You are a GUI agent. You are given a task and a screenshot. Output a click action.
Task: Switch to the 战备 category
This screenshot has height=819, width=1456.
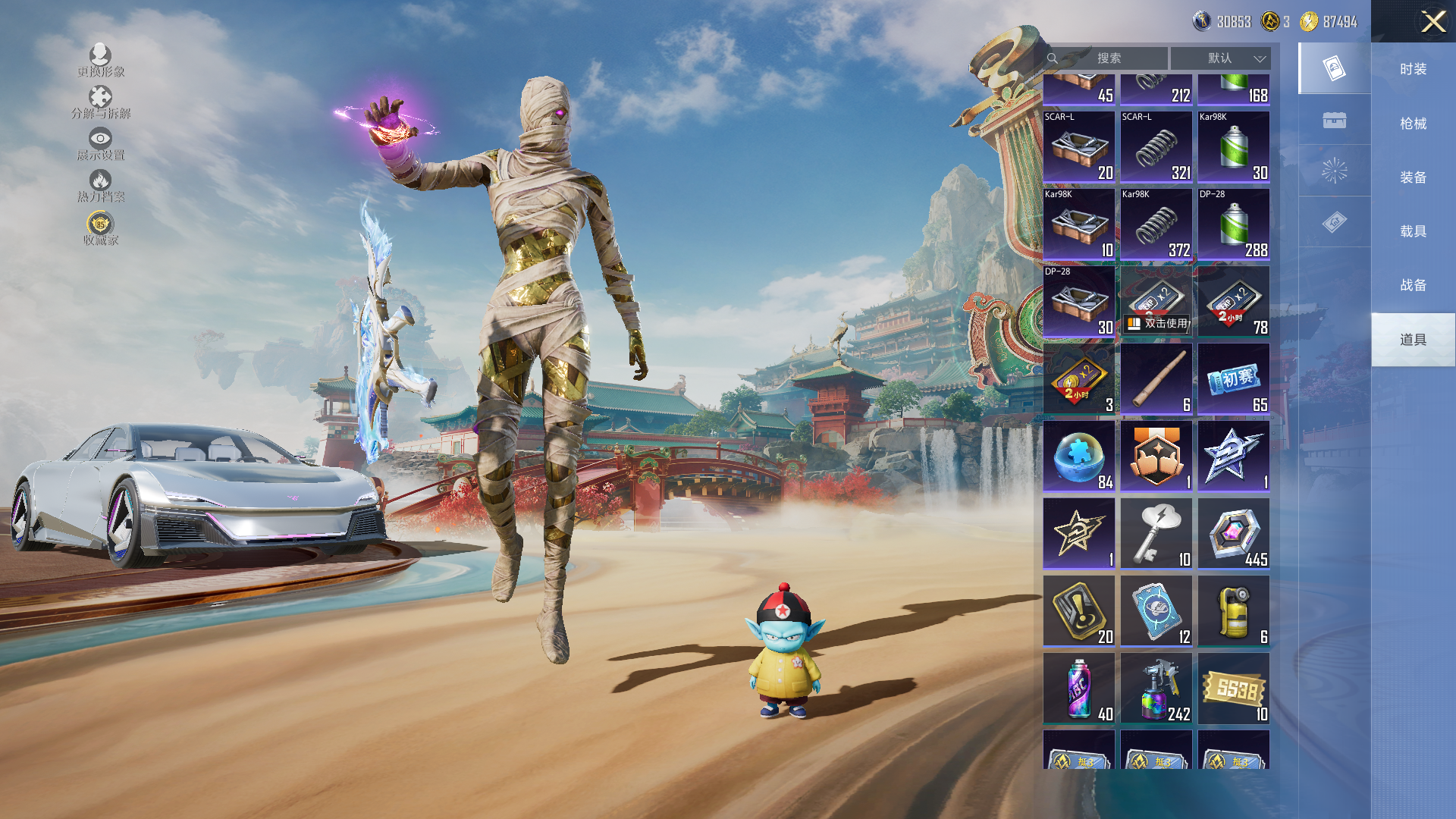[x=1413, y=285]
